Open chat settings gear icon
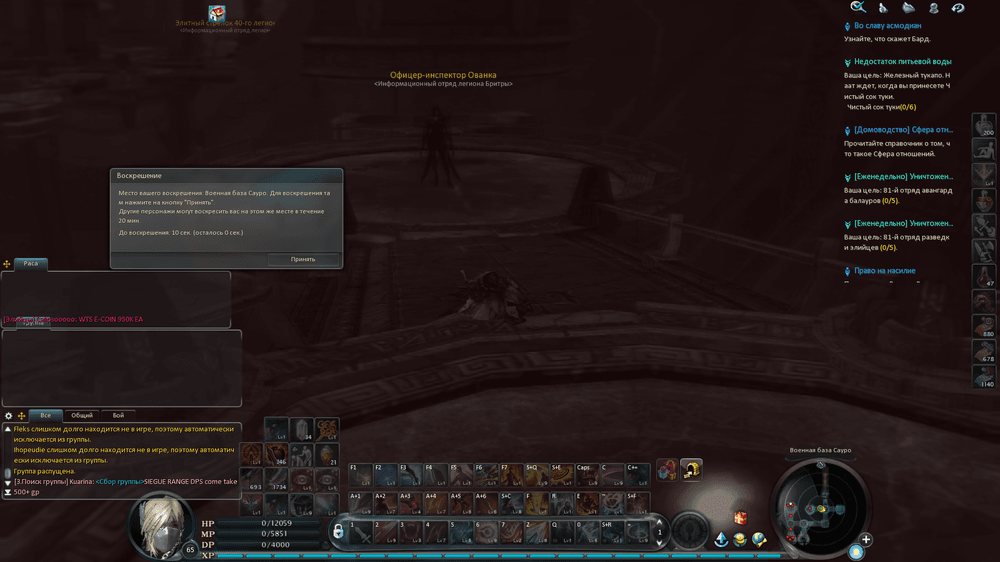Viewport: 1000px width, 562px height. point(9,415)
